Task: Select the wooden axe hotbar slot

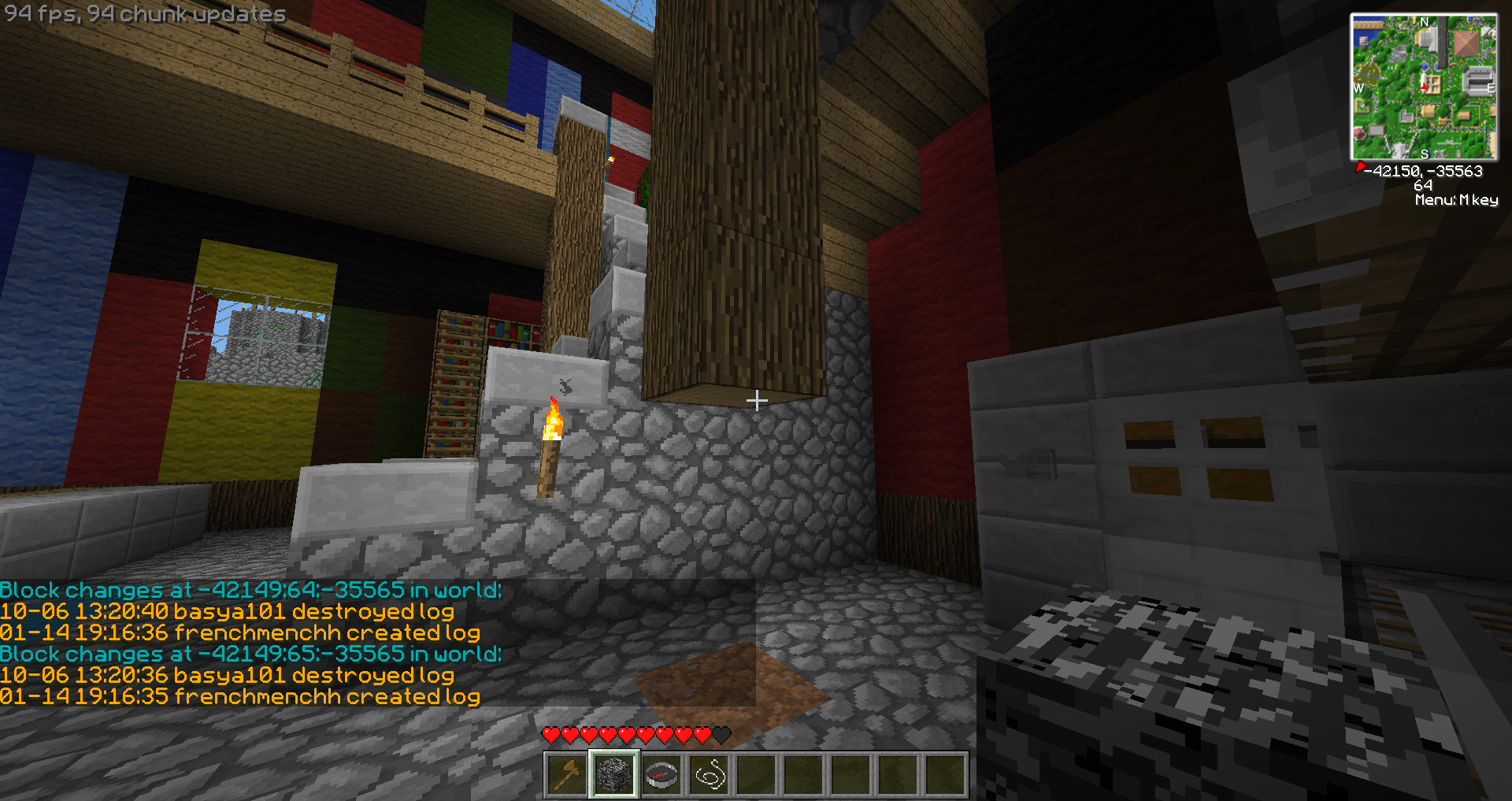Action: [567, 775]
